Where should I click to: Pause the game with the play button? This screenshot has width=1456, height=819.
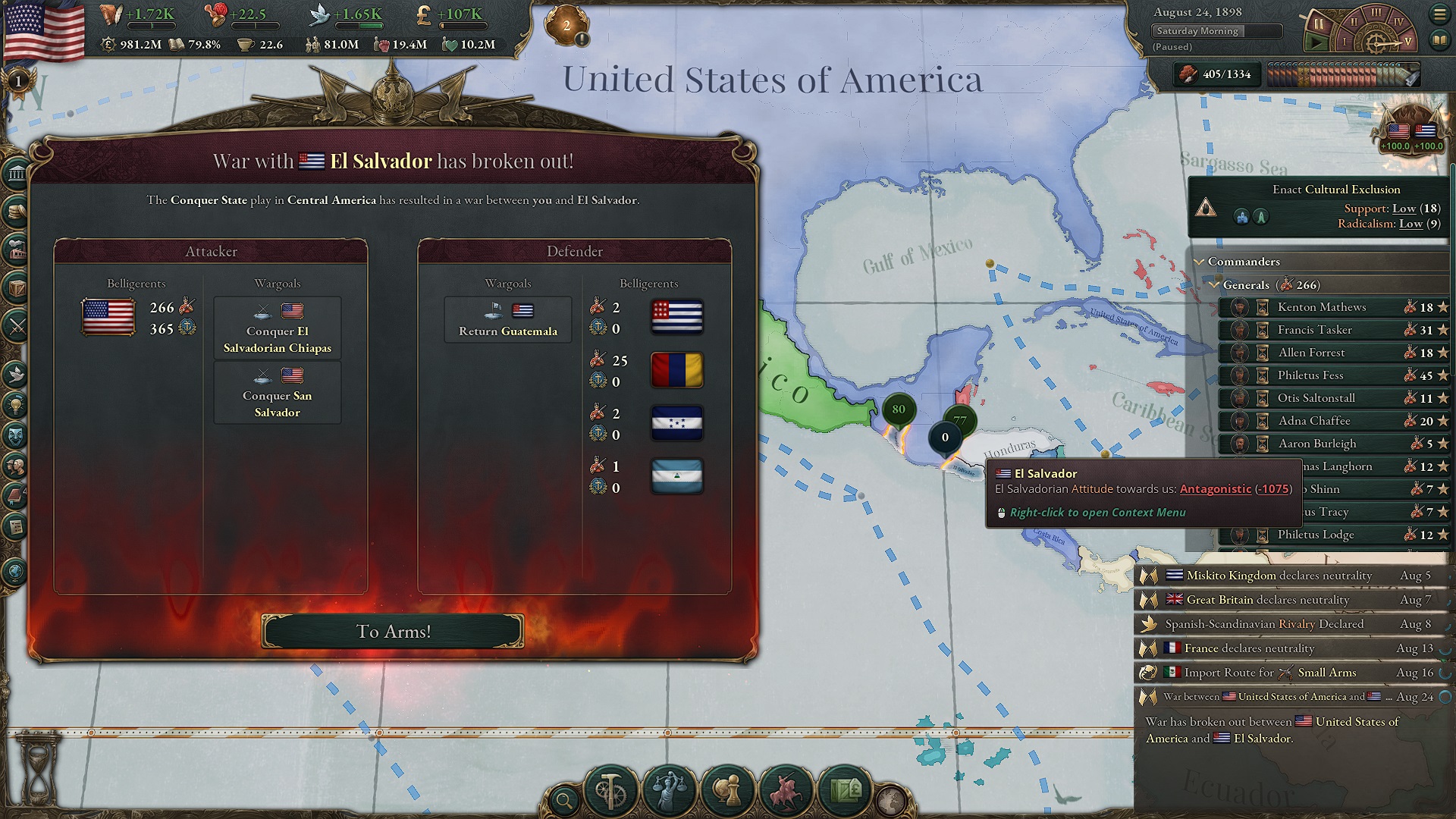1316,41
